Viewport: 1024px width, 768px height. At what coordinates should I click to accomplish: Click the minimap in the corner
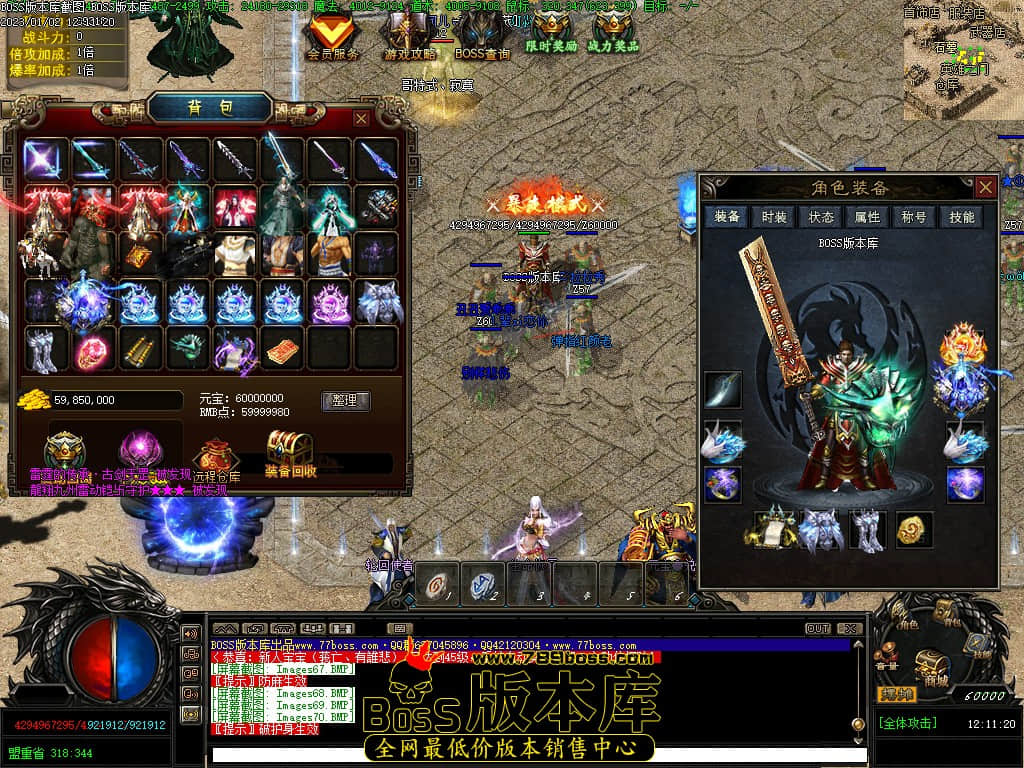click(x=962, y=62)
